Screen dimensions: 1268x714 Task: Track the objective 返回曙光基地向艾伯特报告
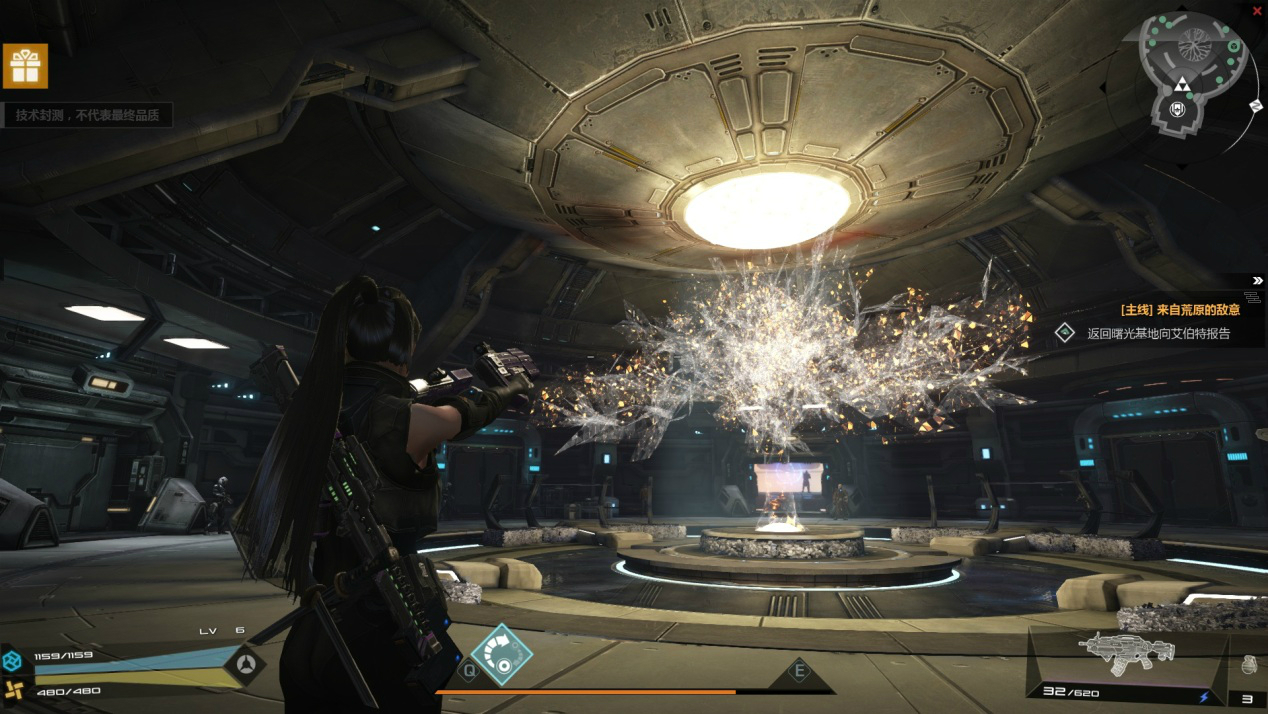(1158, 334)
